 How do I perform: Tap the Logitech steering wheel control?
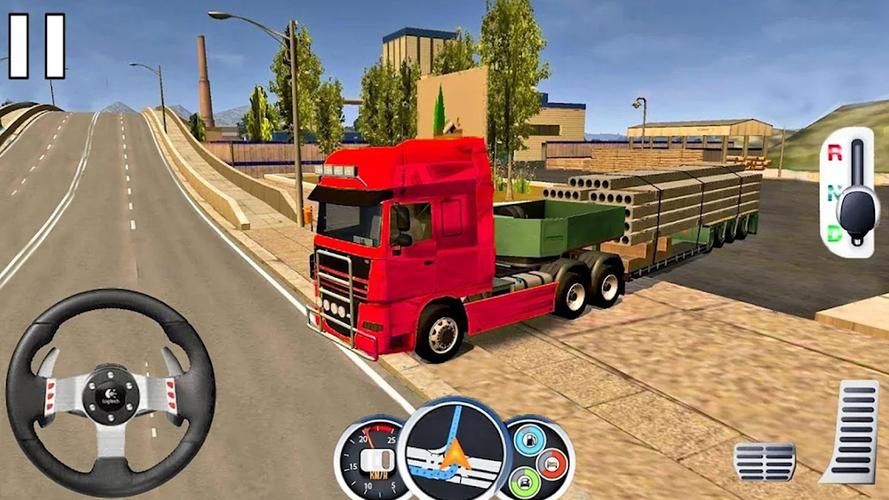[x=110, y=391]
